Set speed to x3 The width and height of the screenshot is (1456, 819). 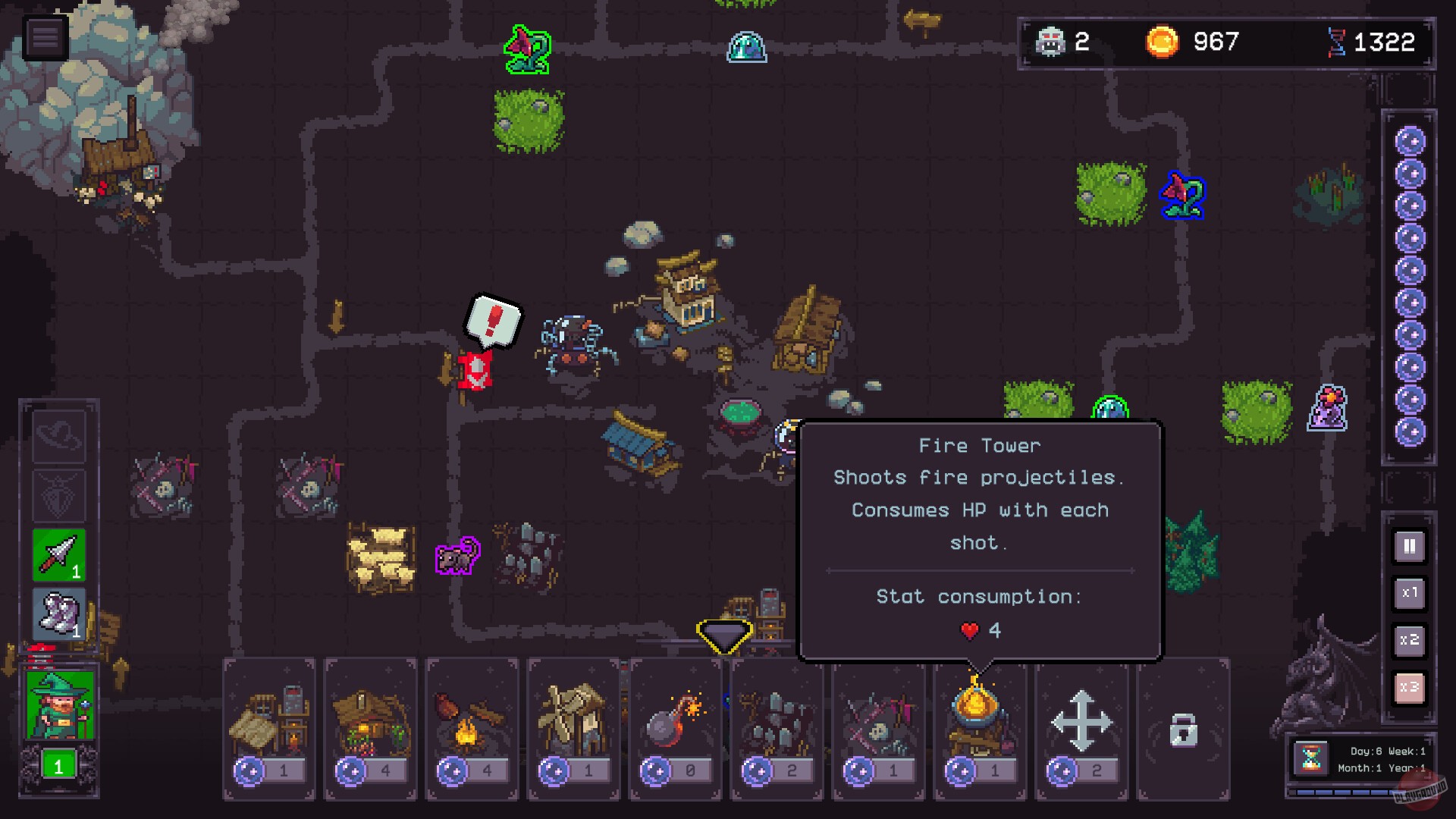point(1409,688)
